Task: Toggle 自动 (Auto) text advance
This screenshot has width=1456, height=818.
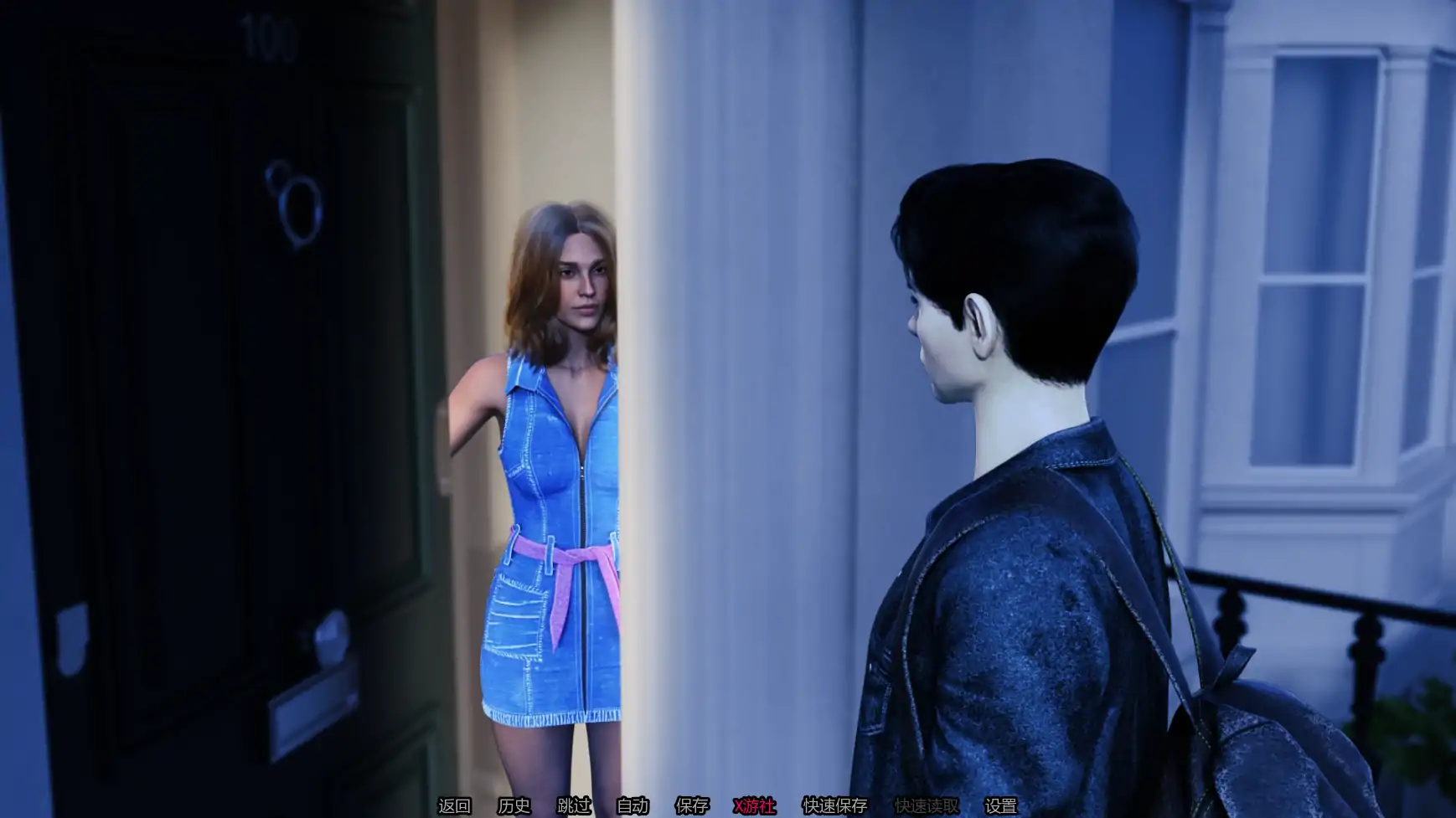Action: click(x=632, y=805)
